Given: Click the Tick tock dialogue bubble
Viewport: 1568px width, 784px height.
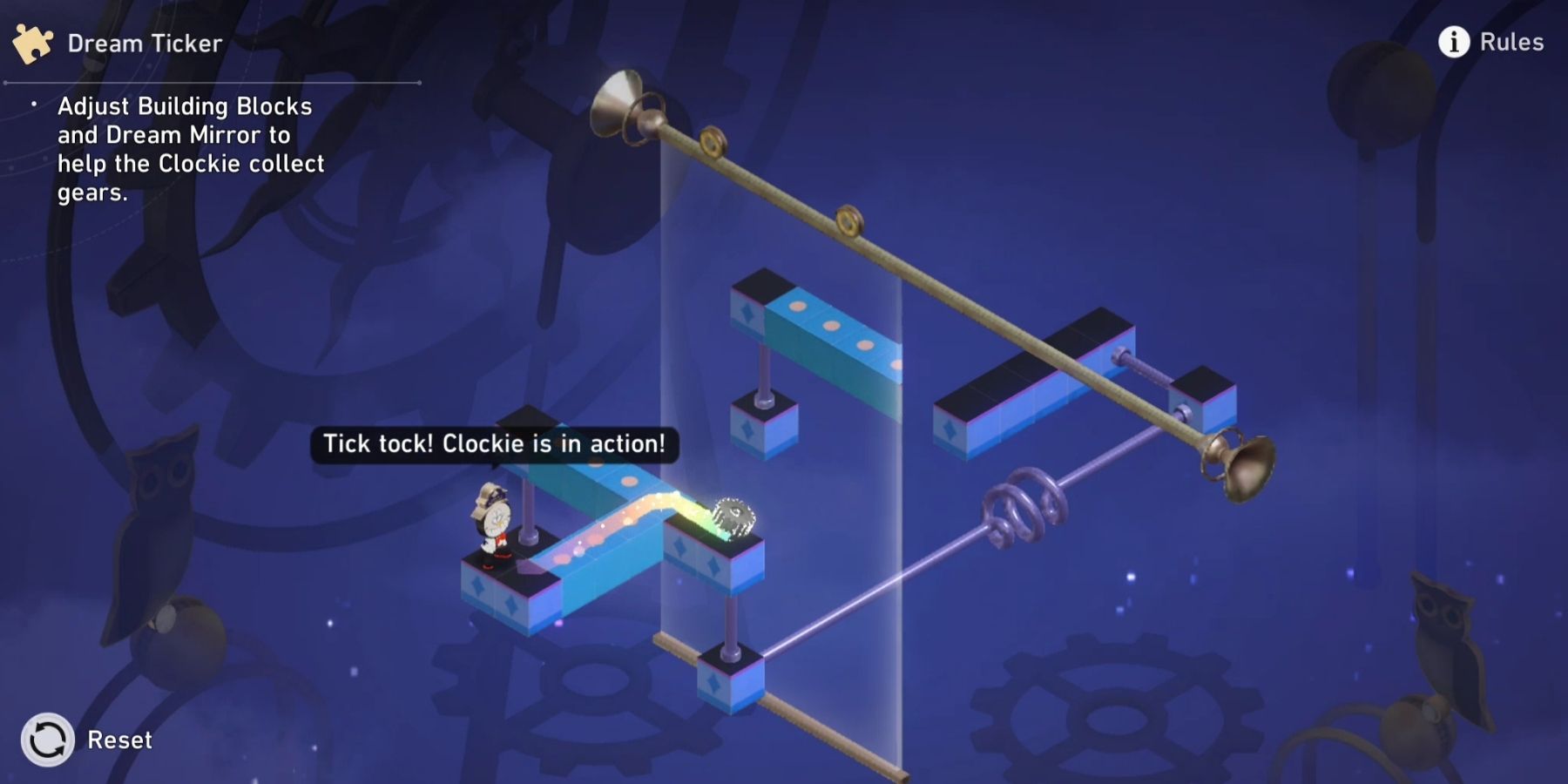Looking at the screenshot, I should pos(494,443).
